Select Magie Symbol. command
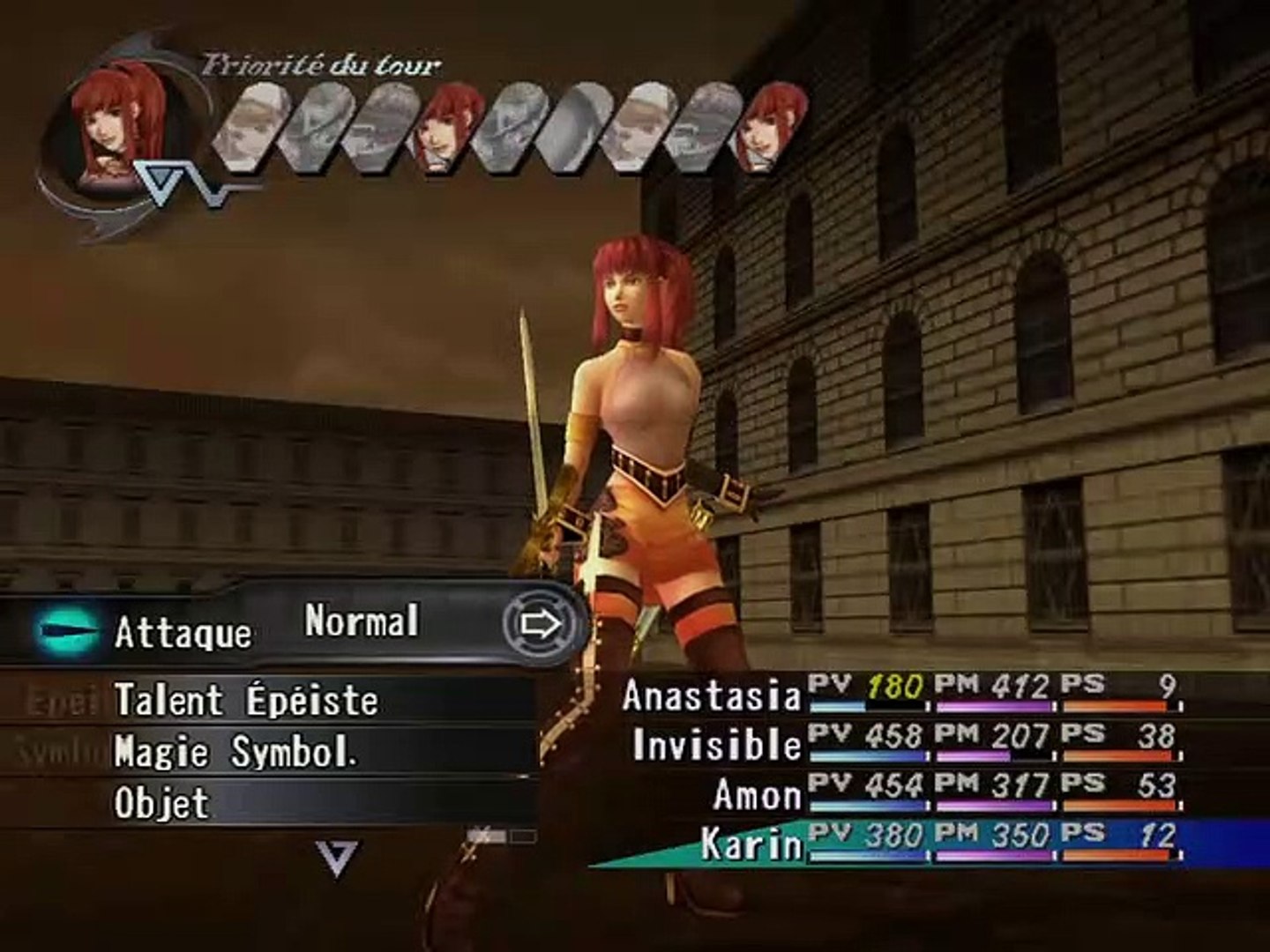Screen dimensions: 1270x952 pyautogui.click(x=238, y=752)
